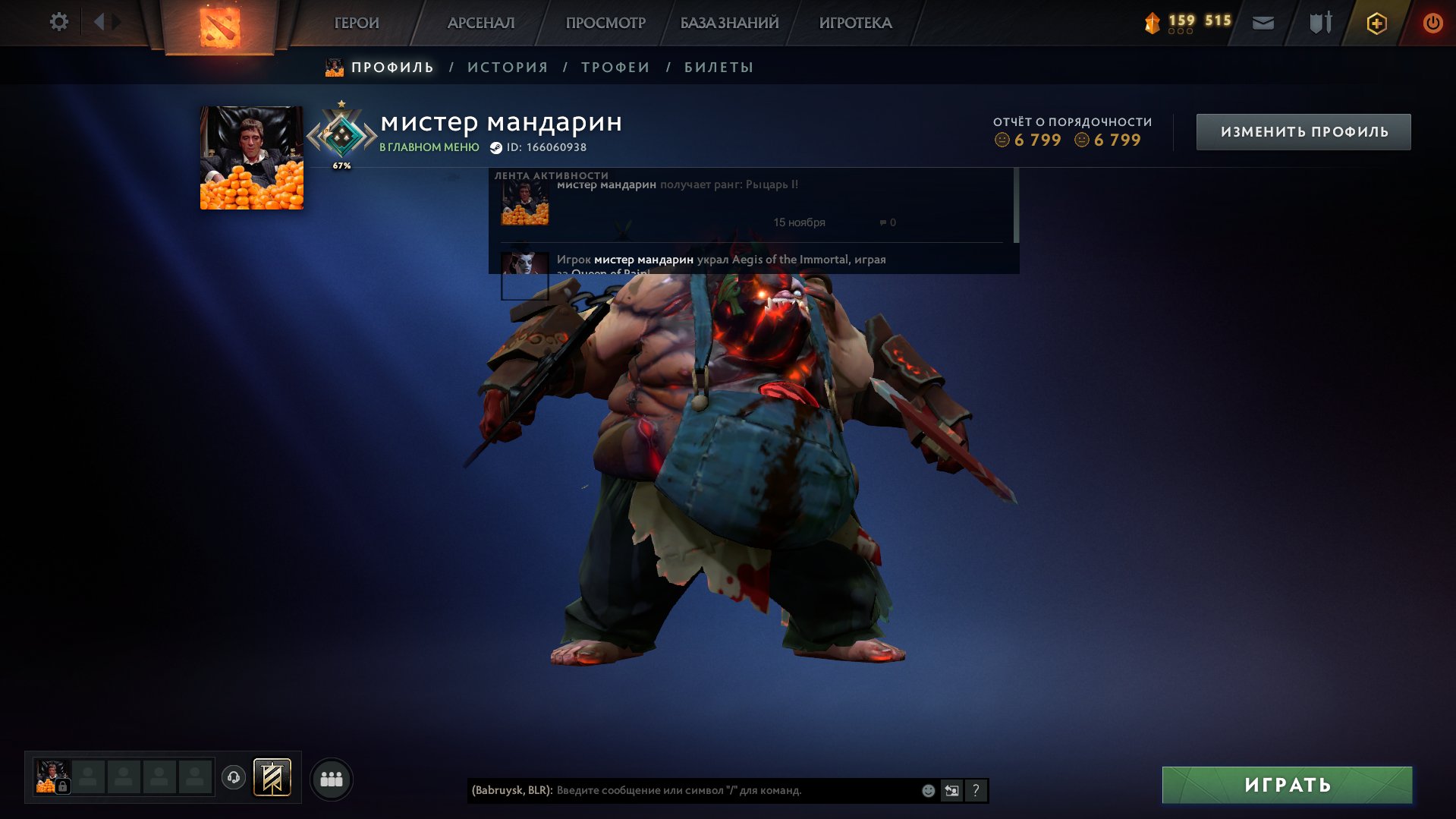Toggle the voice chat headphones icon
Image resolution: width=1456 pixels, height=819 pixels.
235,776
